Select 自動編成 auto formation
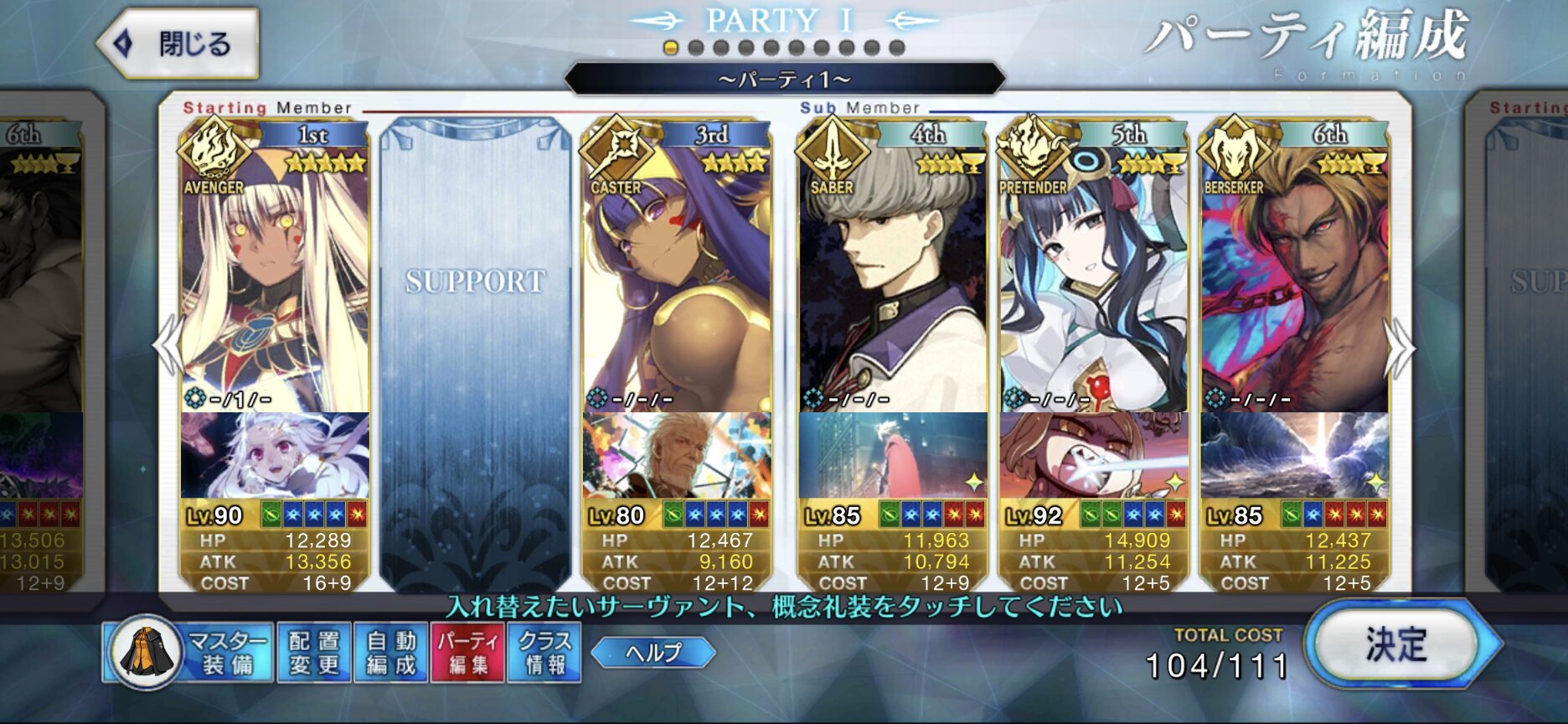1568x724 pixels. point(391,653)
